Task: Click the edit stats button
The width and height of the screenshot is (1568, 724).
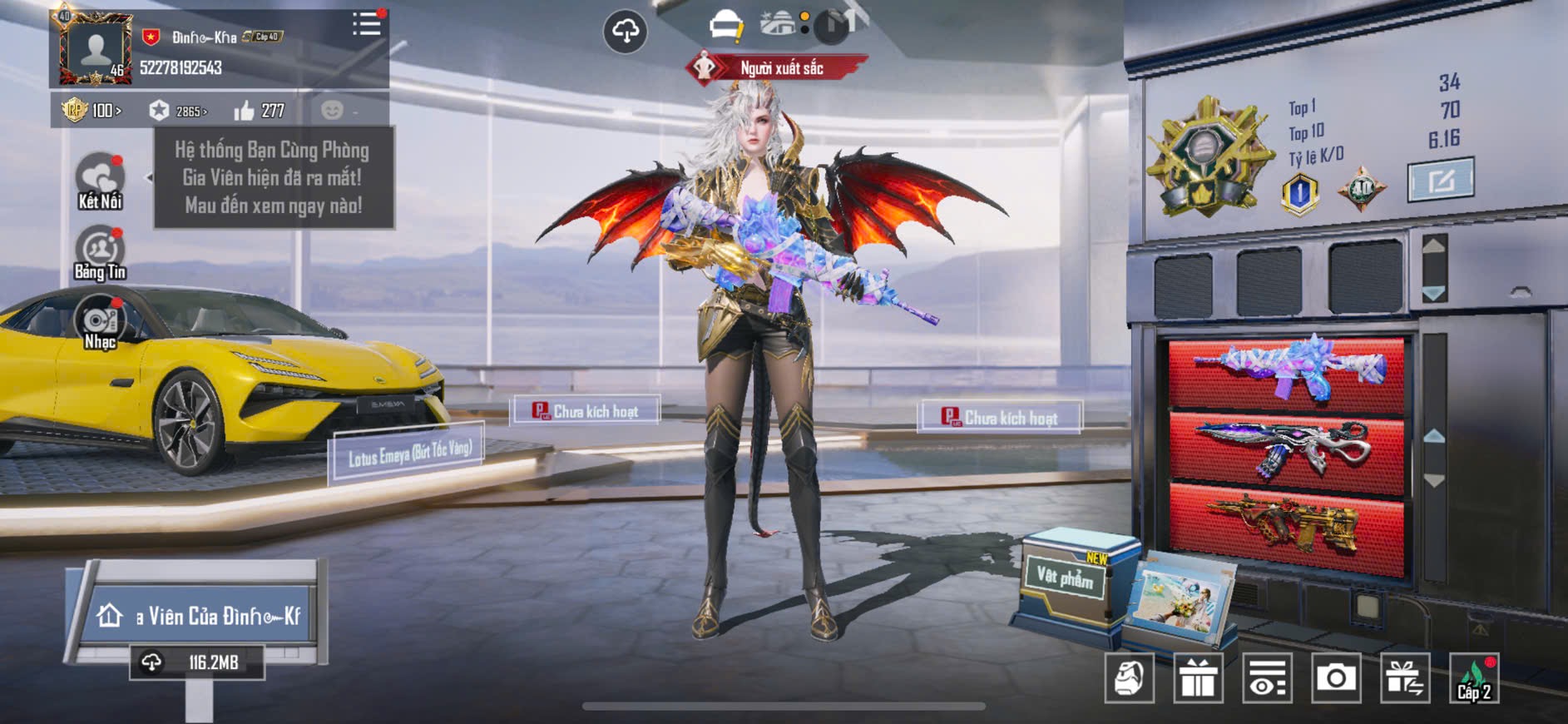Action: (1441, 179)
